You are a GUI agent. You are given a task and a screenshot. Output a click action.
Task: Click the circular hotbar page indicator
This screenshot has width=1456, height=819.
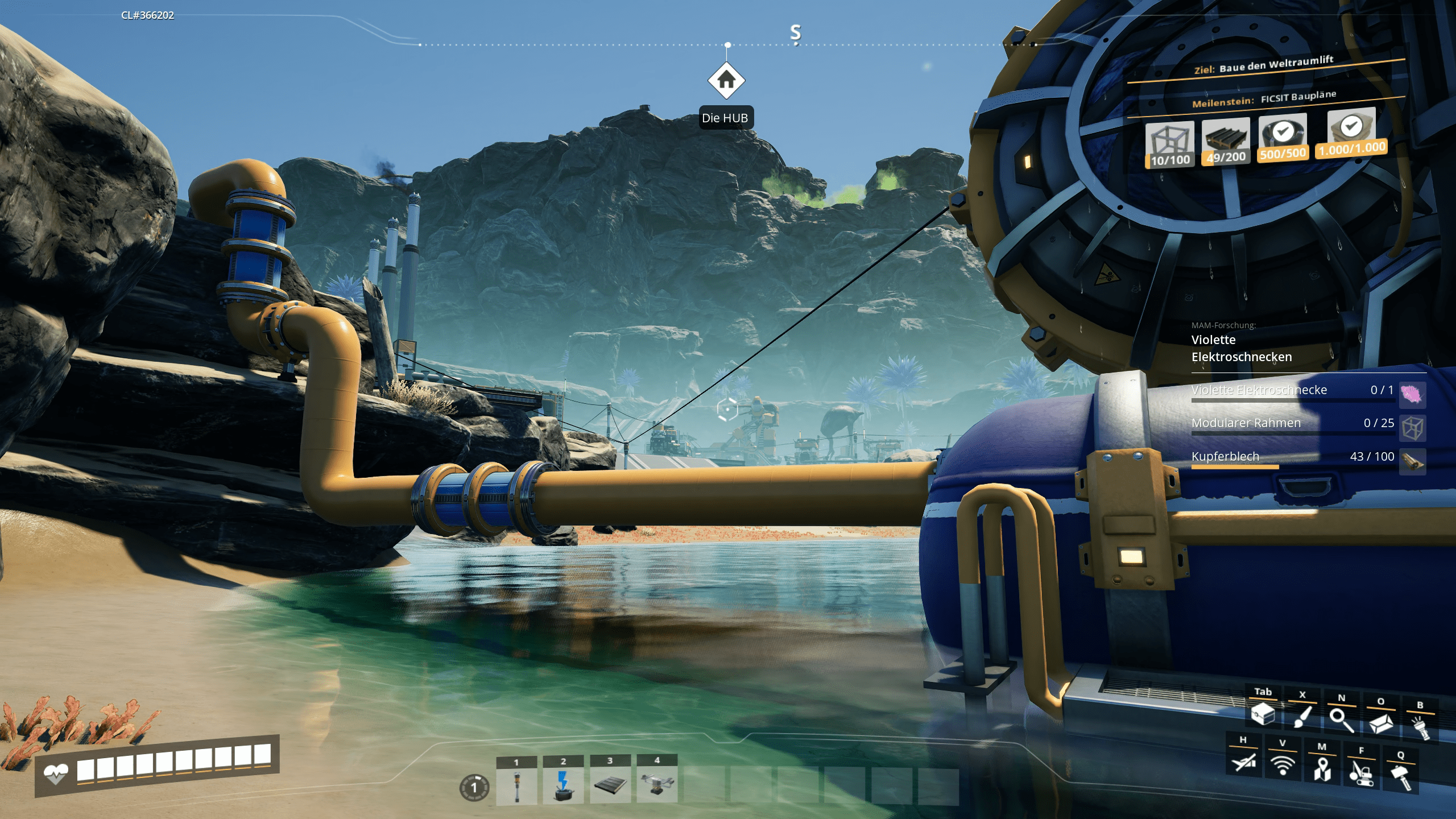[474, 788]
